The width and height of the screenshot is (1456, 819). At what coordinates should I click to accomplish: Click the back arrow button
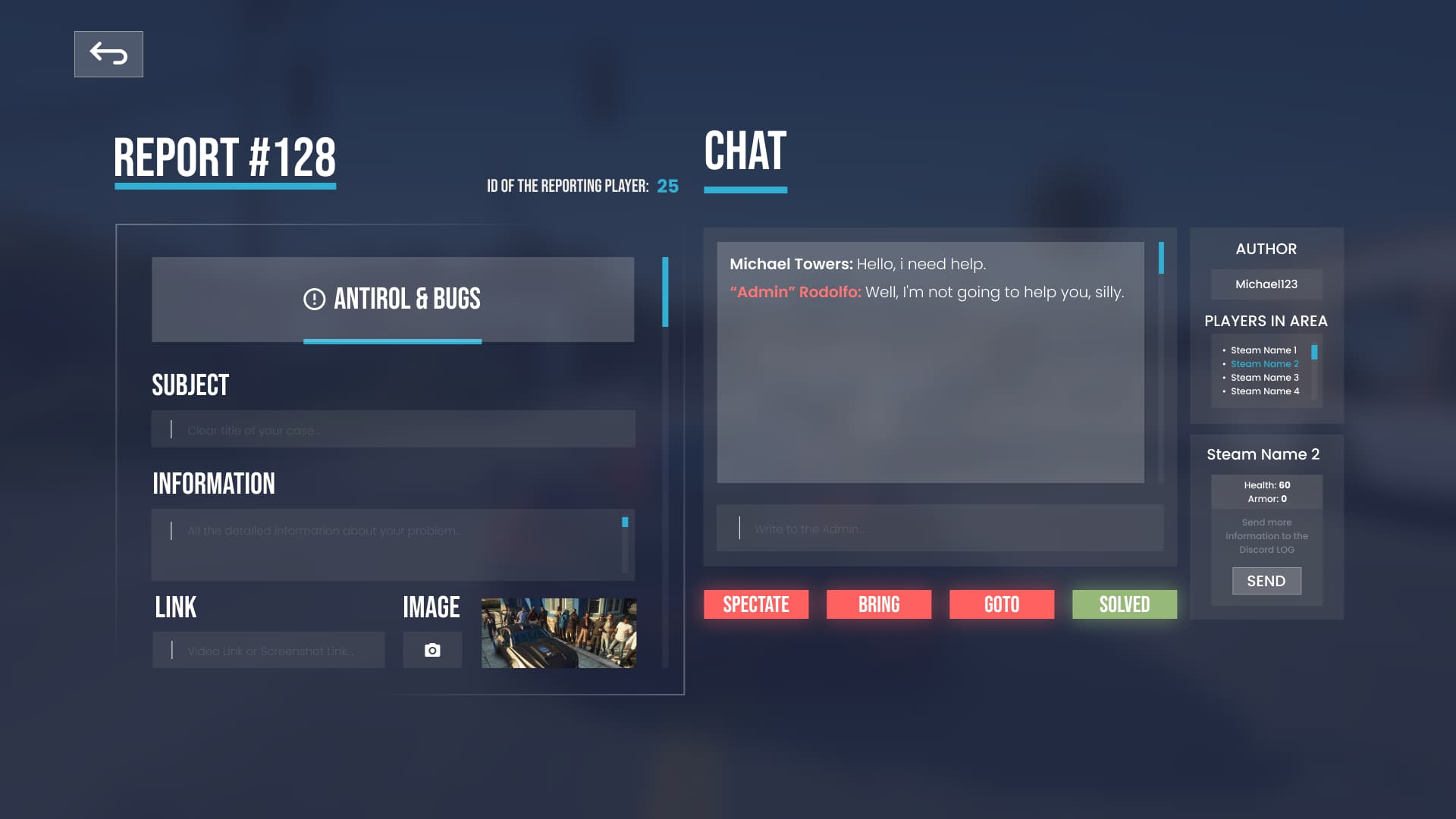coord(108,54)
